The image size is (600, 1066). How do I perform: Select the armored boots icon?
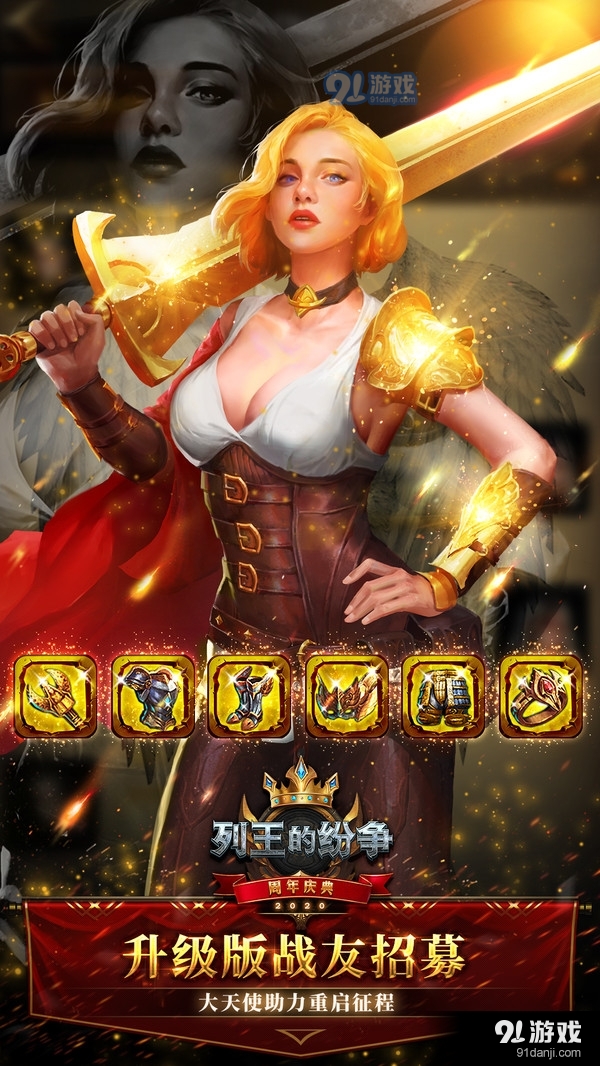tap(249, 696)
